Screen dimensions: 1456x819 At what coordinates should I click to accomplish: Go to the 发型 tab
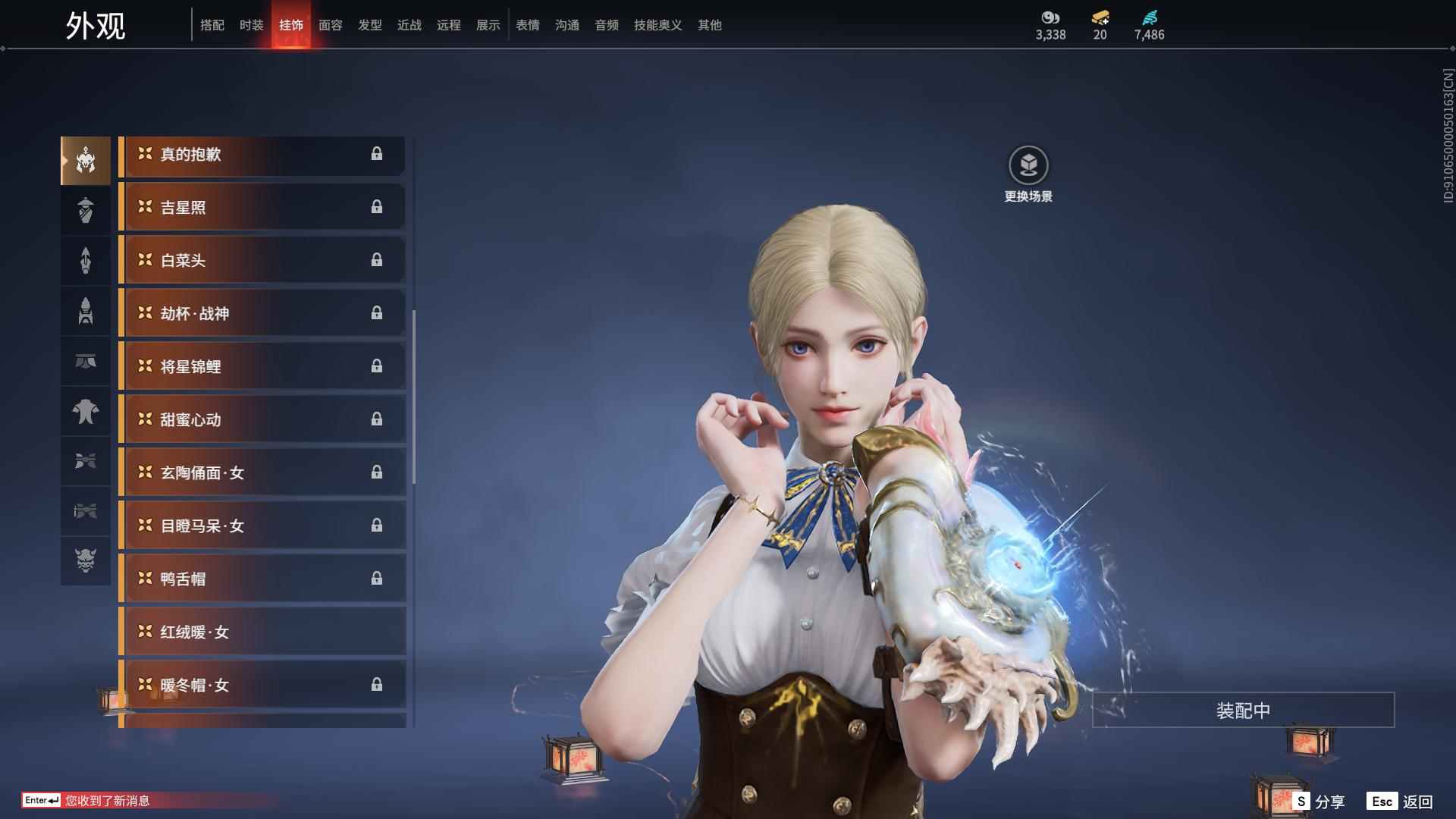[370, 25]
